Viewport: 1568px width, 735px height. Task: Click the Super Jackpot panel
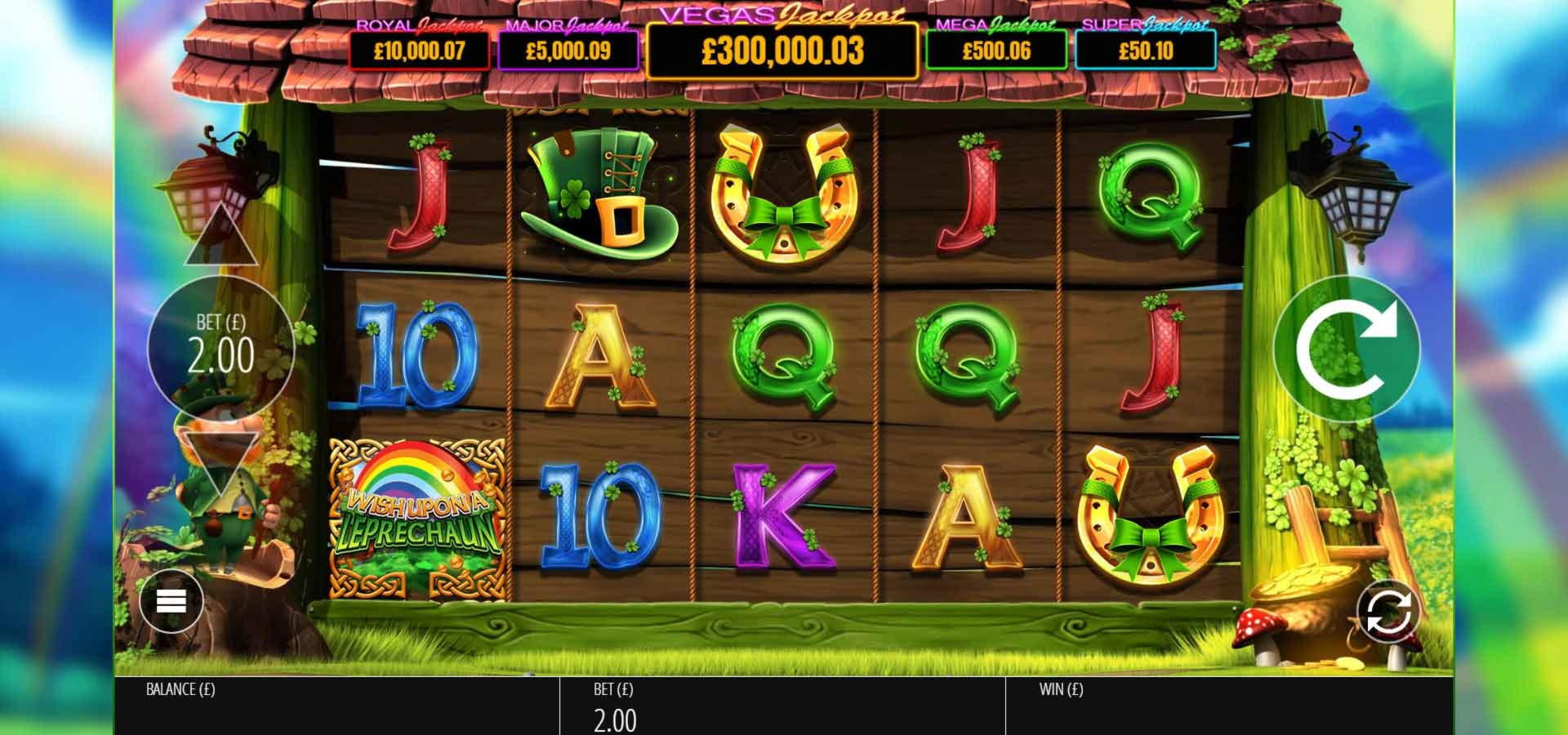tap(1147, 51)
